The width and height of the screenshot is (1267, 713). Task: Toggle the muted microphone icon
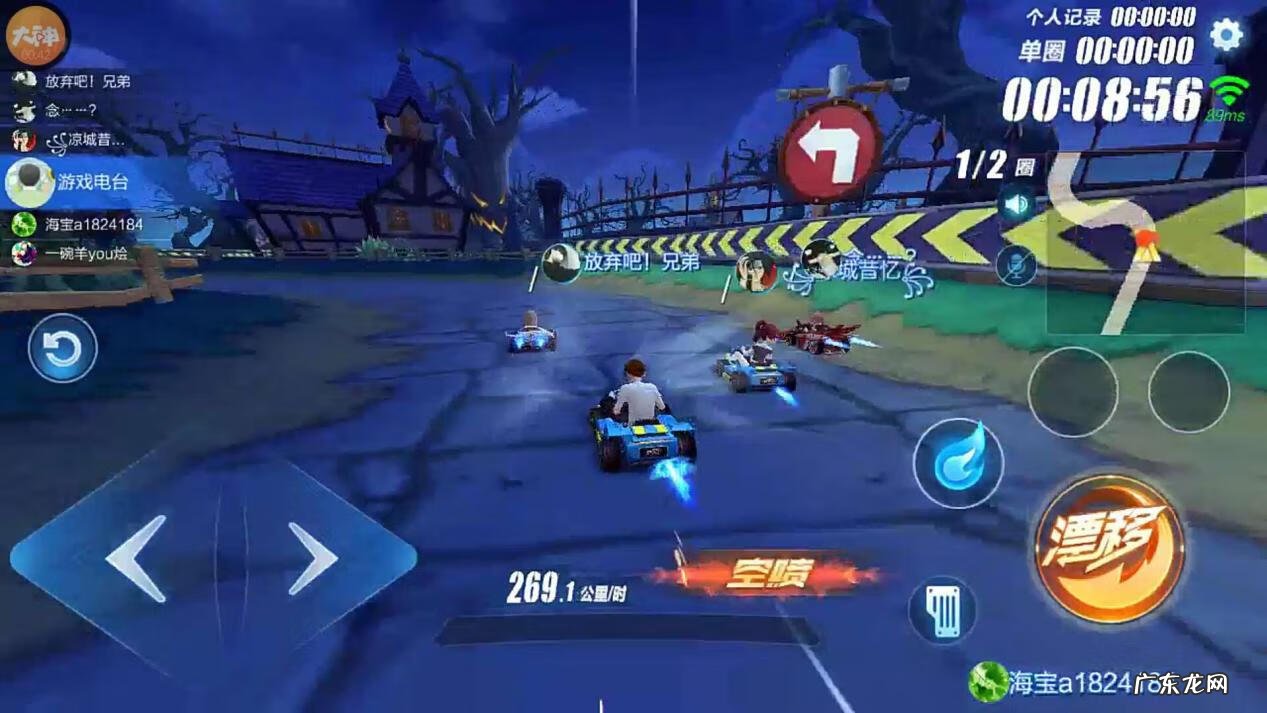coord(1016,266)
